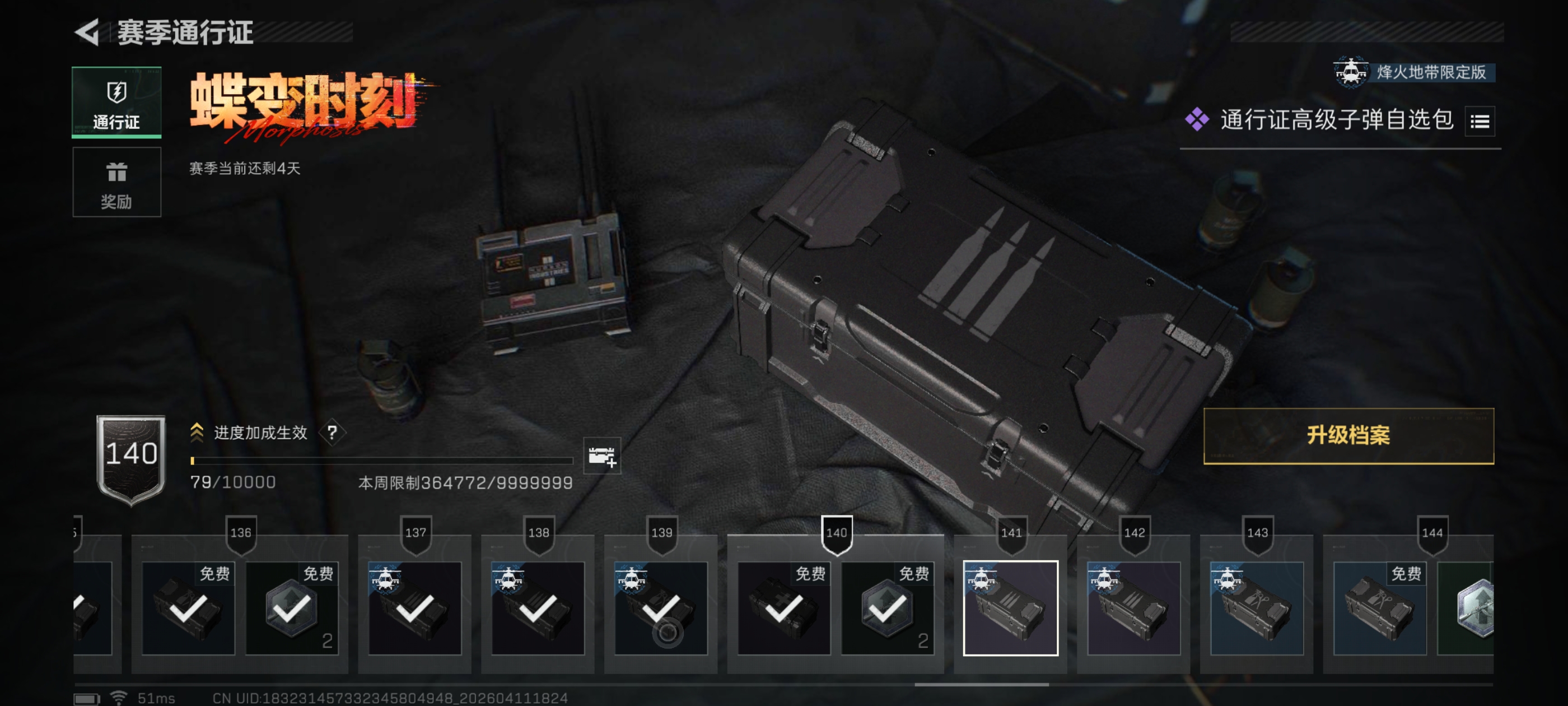The image size is (1568, 706).
Task: Switch to the 通行证 tab
Action: (x=116, y=102)
